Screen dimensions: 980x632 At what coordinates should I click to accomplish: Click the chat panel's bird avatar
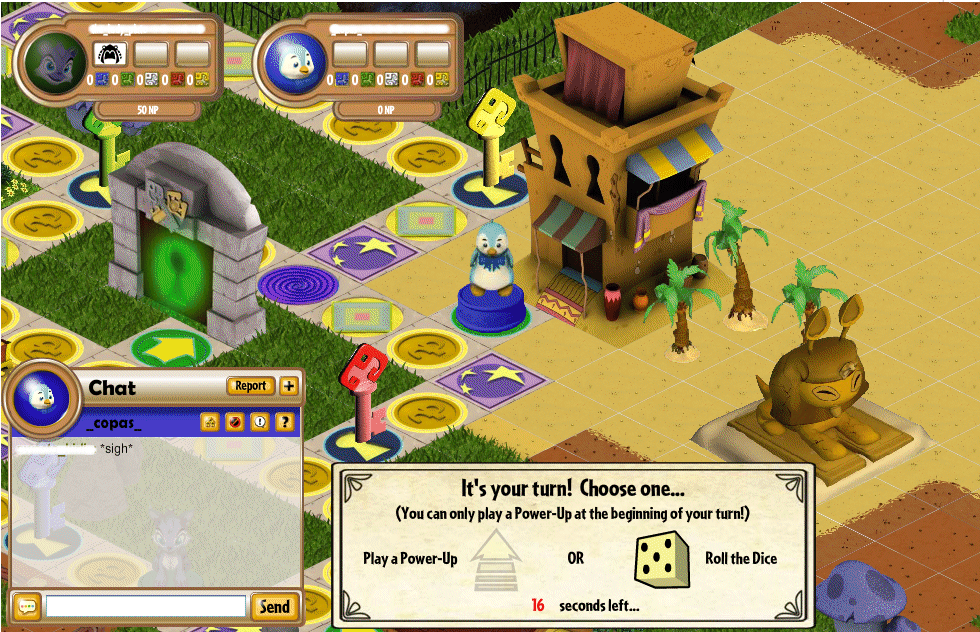click(x=42, y=398)
